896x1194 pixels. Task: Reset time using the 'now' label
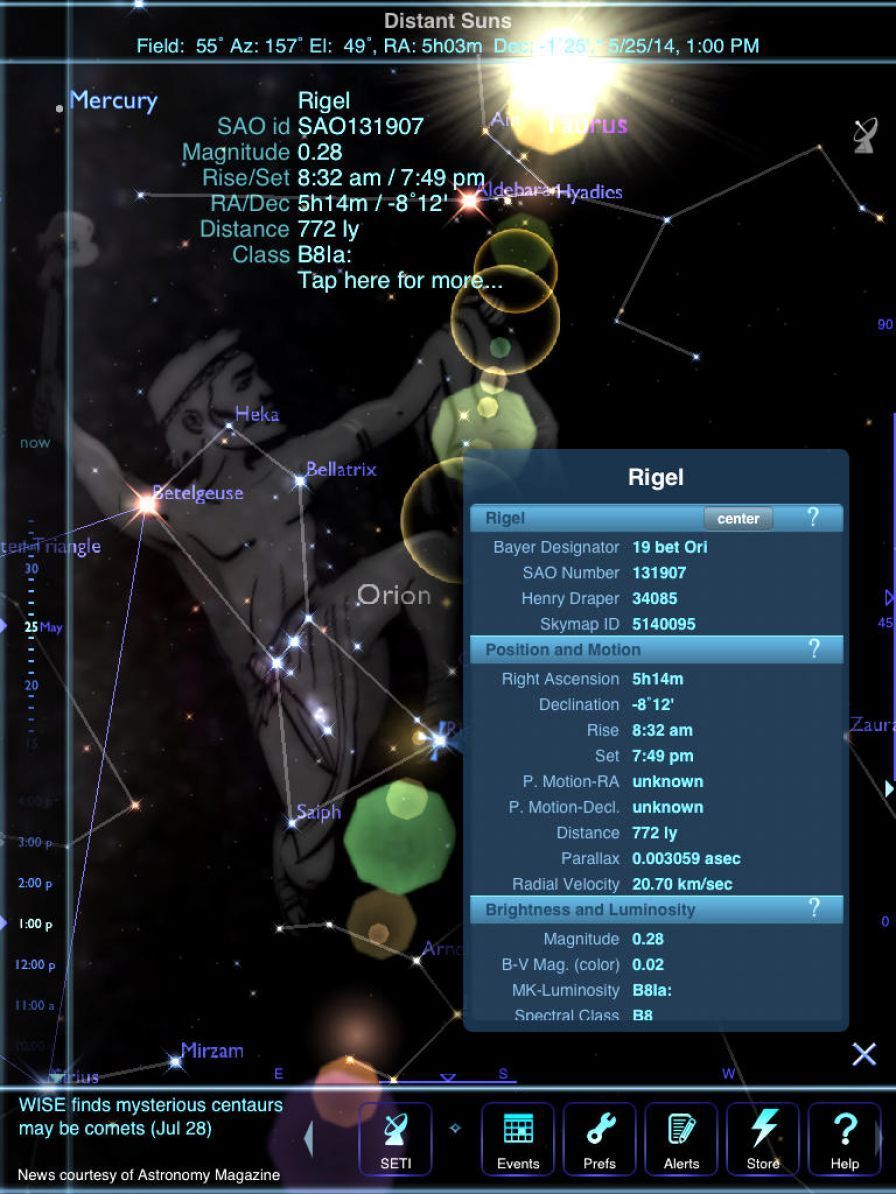click(34, 443)
